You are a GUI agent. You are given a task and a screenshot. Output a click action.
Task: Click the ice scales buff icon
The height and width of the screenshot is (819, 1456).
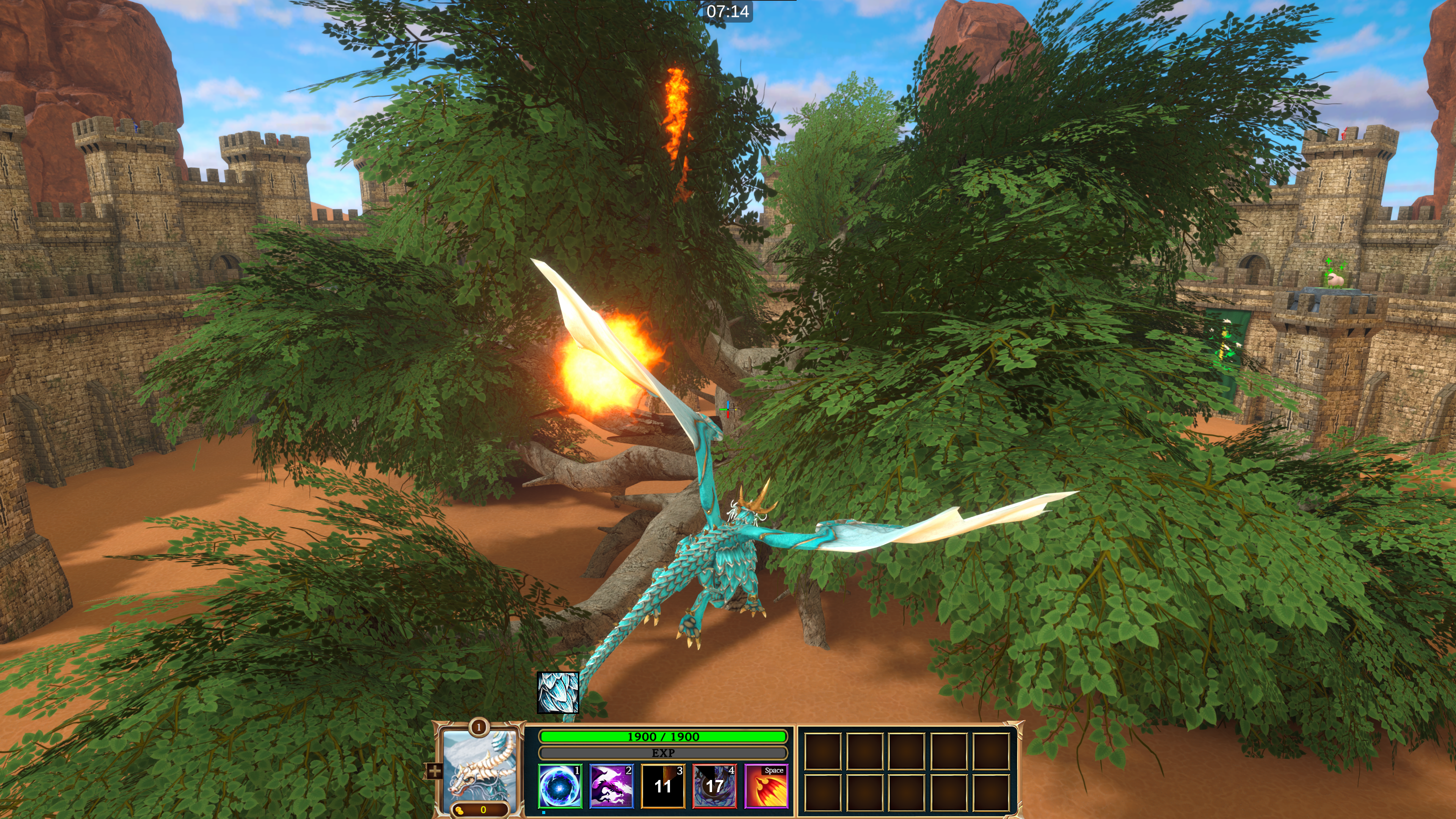click(558, 692)
